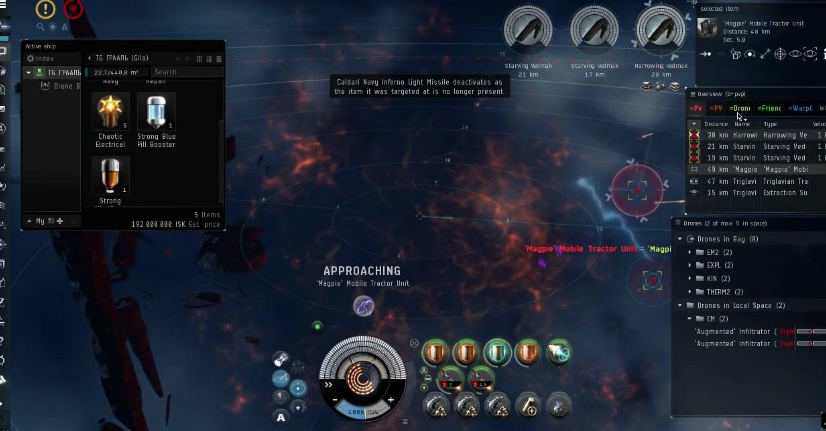Collapse the Drones in Bay group
Screen dimensions: 826x431
pyautogui.click(x=680, y=239)
